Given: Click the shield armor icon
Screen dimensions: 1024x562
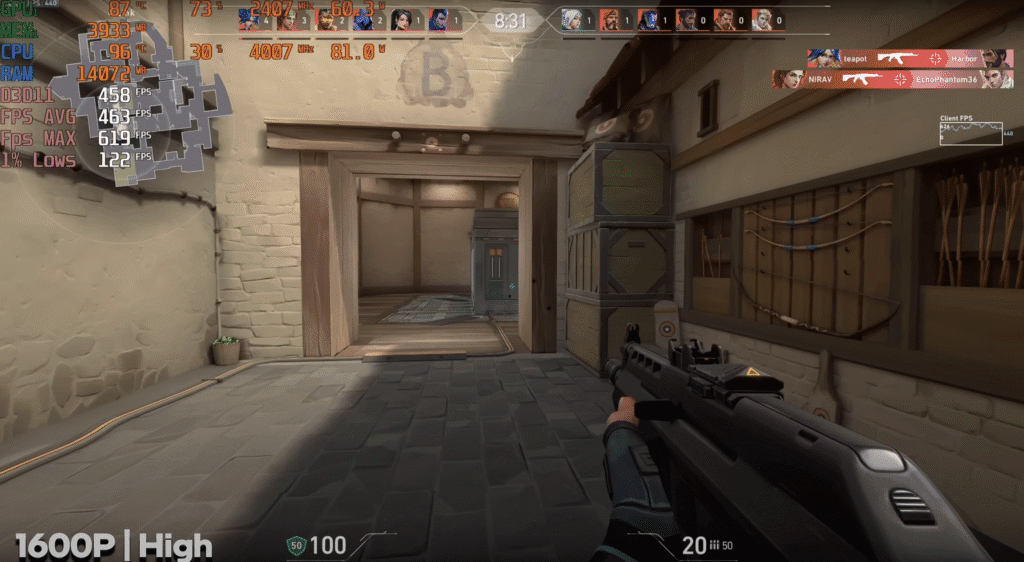Looking at the screenshot, I should click(295, 545).
